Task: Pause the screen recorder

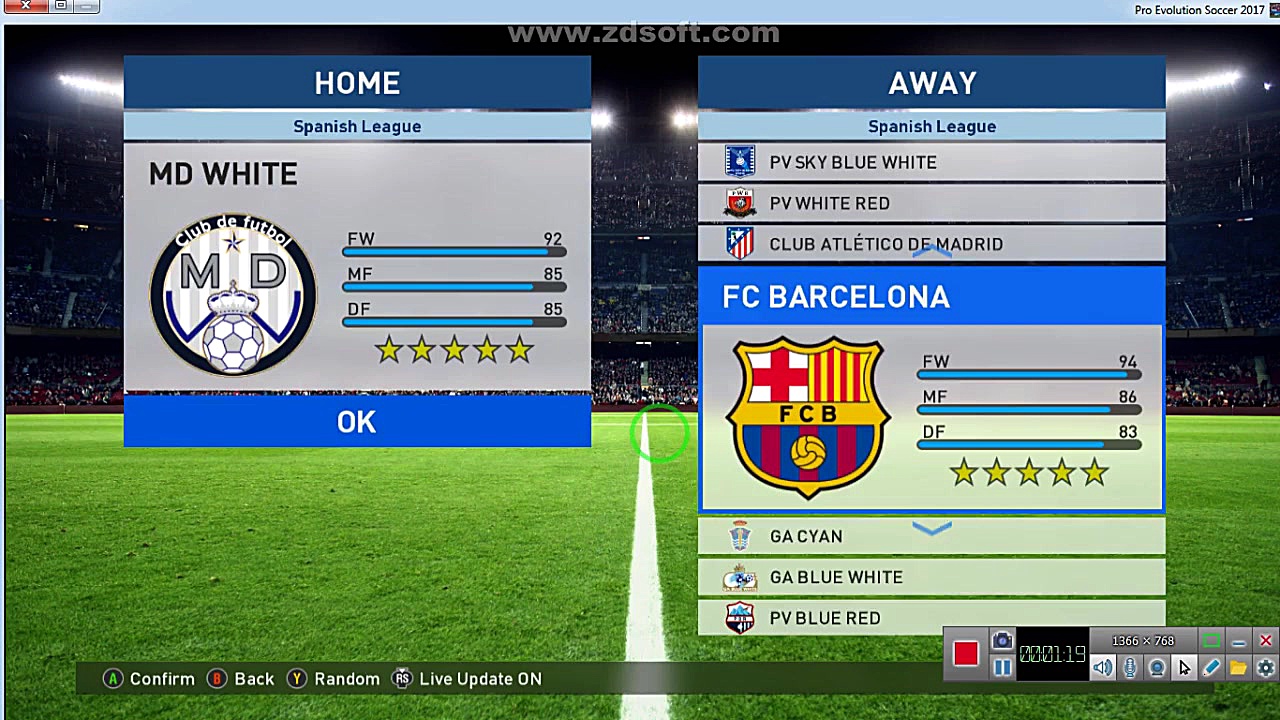Action: (x=1002, y=668)
